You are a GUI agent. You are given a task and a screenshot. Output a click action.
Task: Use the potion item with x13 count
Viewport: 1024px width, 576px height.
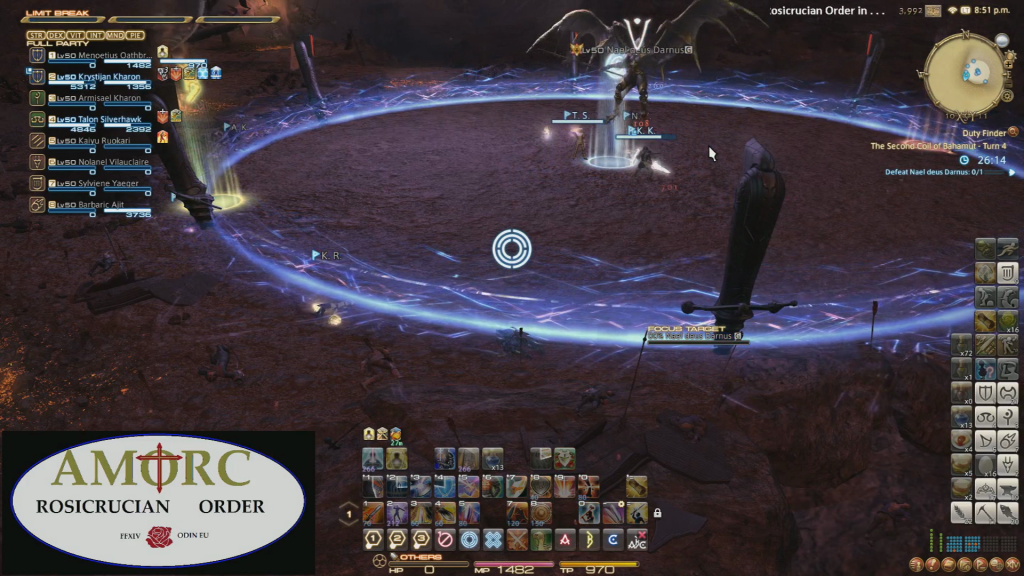pyautogui.click(x=493, y=459)
